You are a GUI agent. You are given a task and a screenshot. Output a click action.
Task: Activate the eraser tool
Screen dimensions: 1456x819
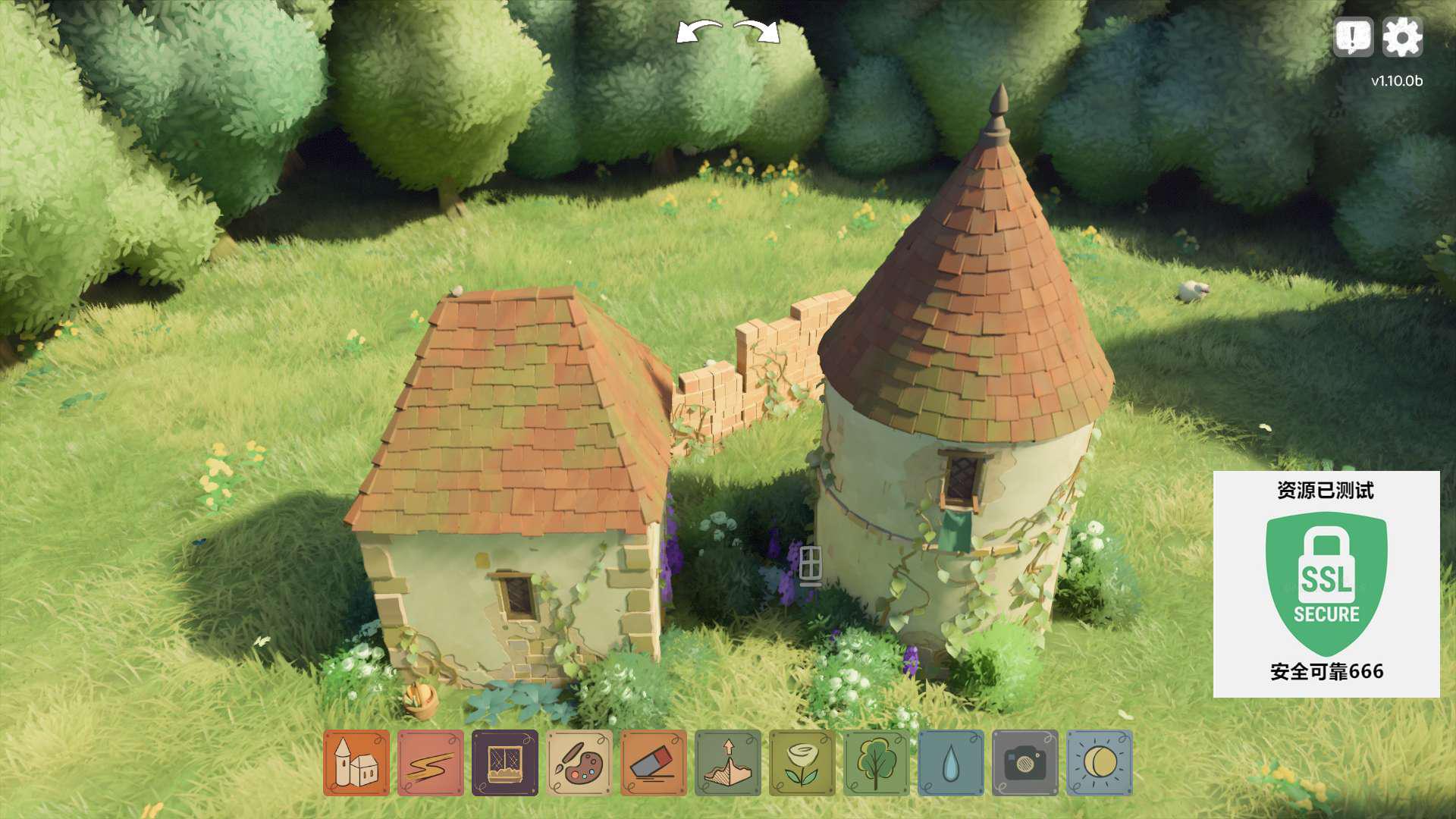point(654,763)
